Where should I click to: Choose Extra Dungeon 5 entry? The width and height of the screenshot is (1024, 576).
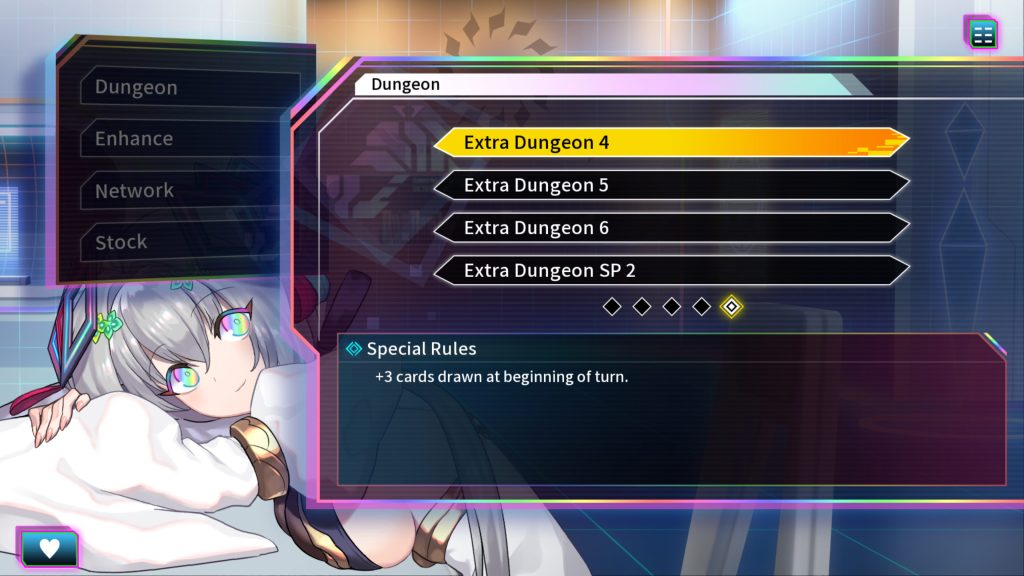pos(670,185)
